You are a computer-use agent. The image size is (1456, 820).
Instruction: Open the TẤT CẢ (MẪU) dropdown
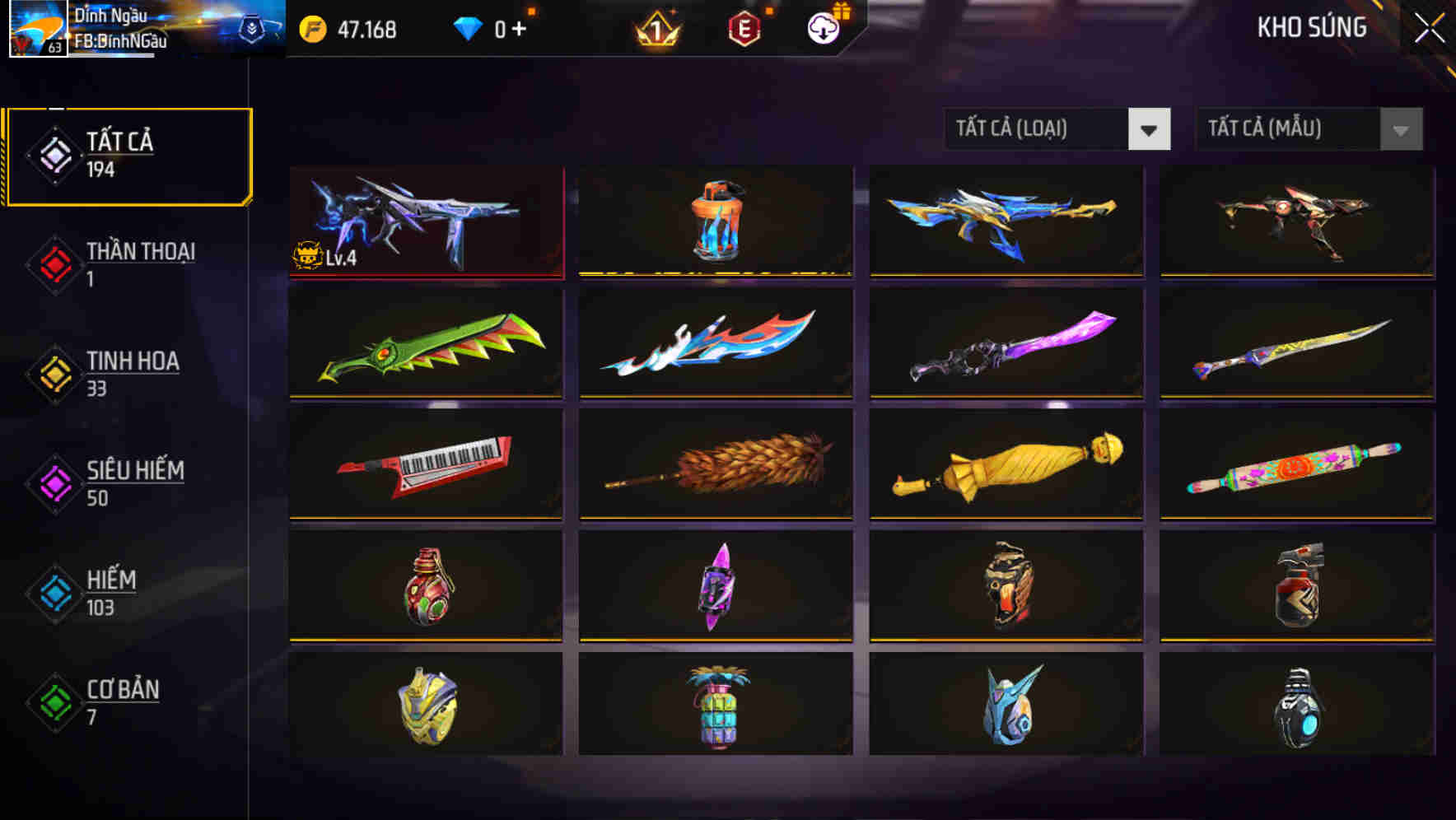[x=1309, y=129]
